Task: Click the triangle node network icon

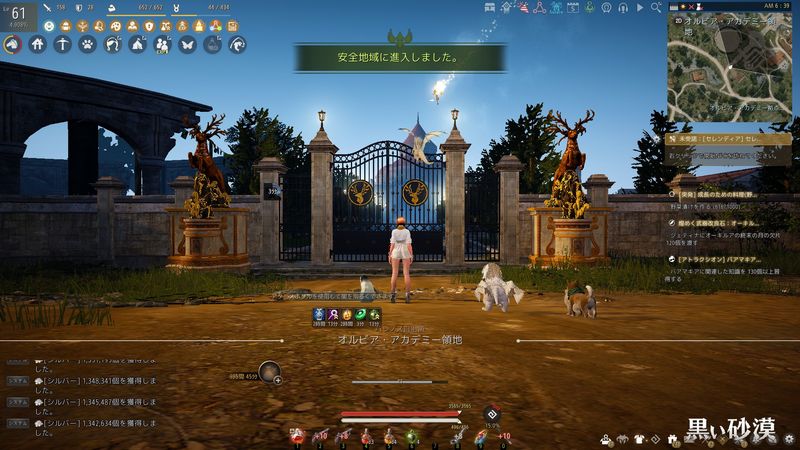Action: [538, 8]
